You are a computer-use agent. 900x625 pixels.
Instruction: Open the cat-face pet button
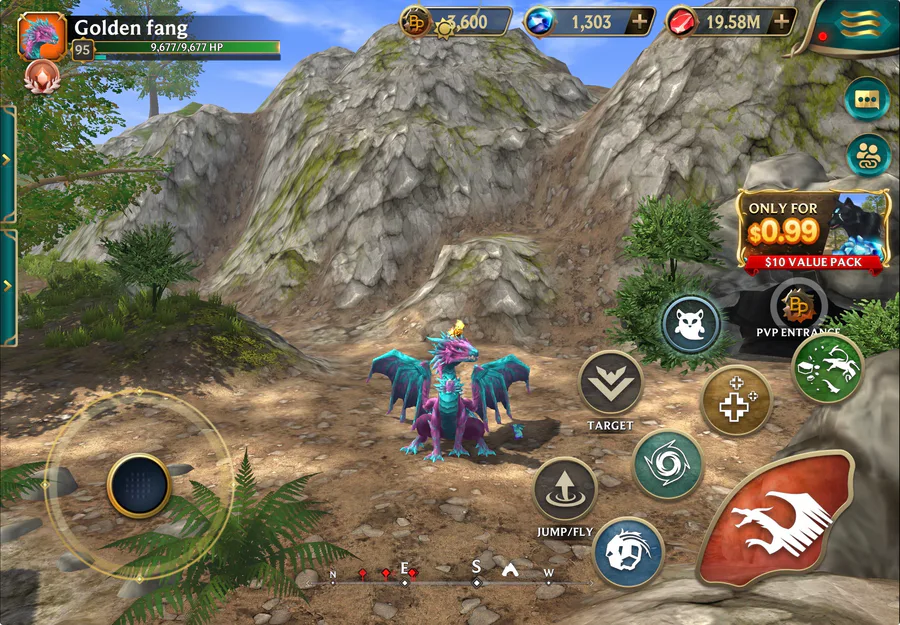[x=691, y=325]
